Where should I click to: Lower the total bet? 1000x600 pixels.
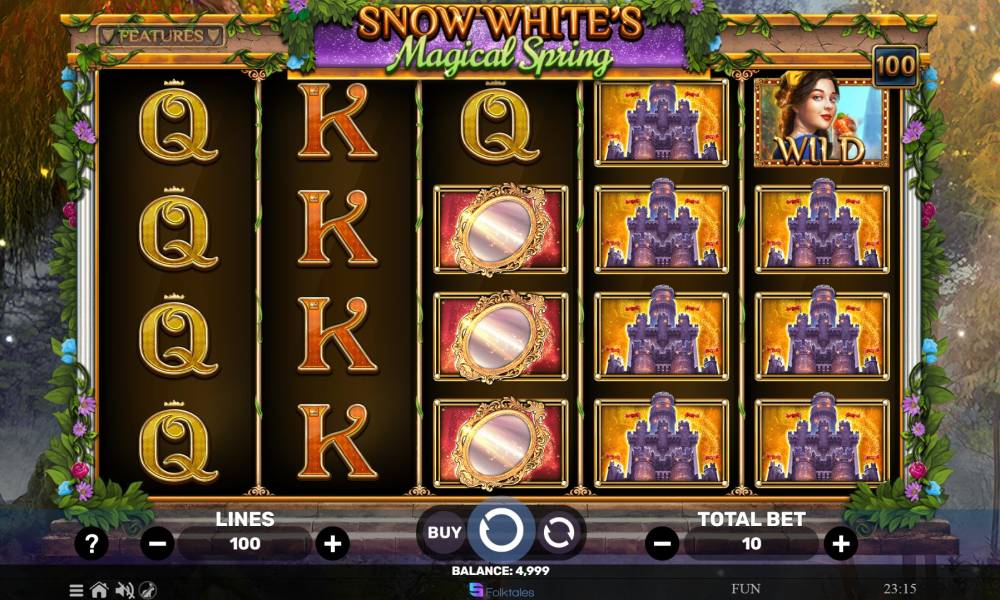[x=661, y=544]
